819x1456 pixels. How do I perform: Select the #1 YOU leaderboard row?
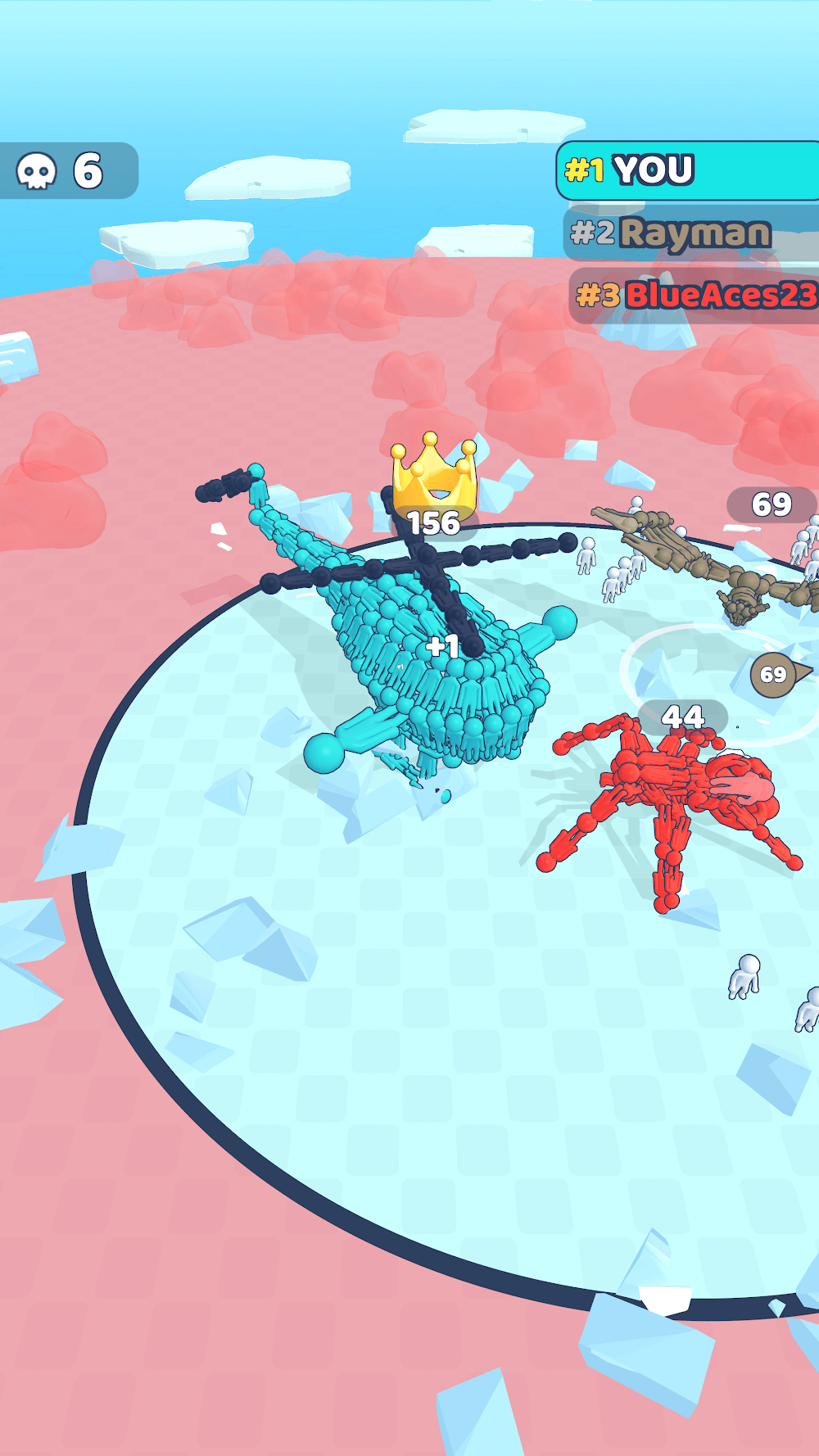pos(688,170)
